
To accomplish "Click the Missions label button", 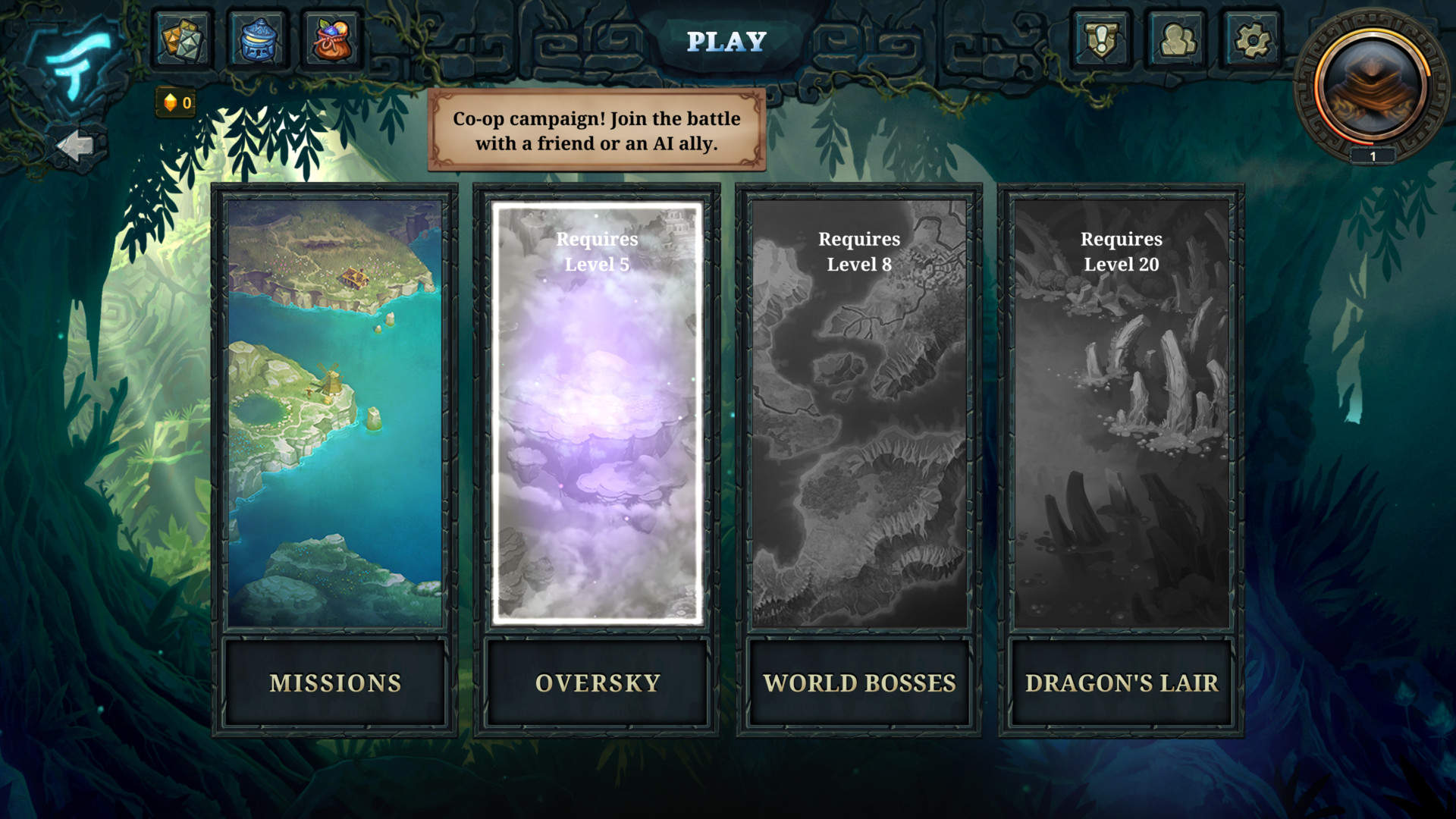I will (334, 682).
